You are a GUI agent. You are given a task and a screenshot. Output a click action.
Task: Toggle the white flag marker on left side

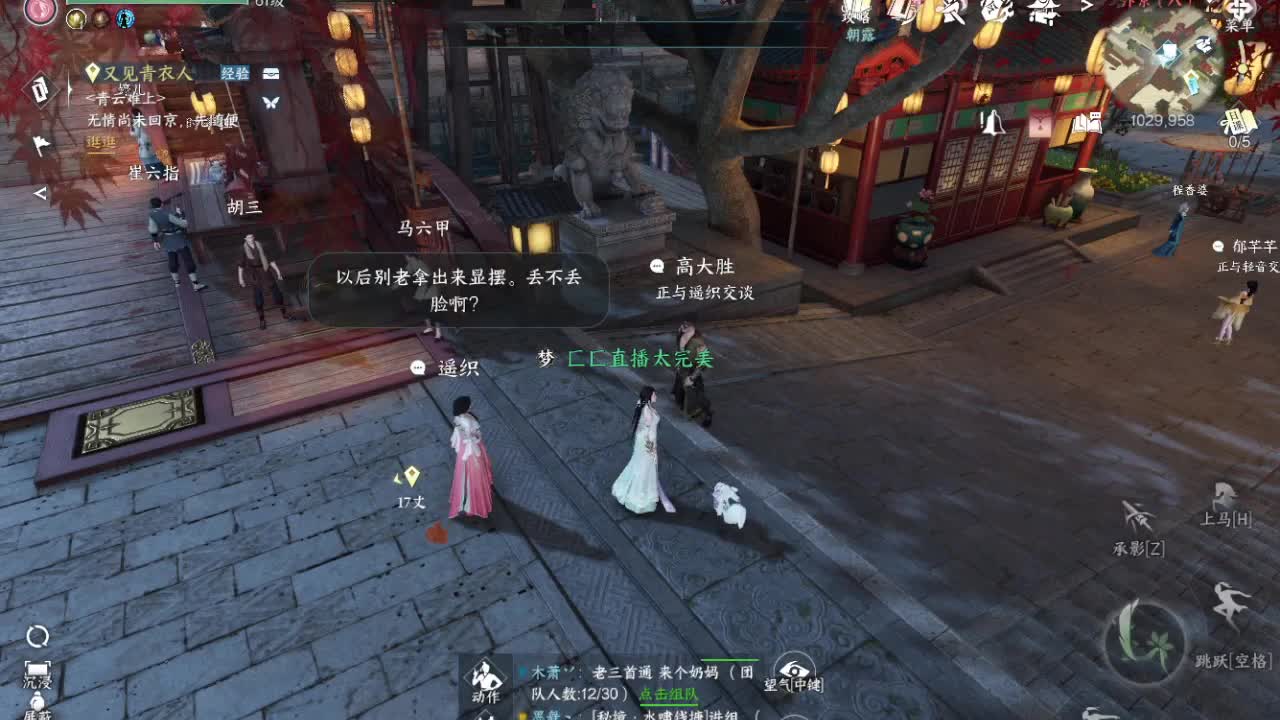(x=40, y=143)
